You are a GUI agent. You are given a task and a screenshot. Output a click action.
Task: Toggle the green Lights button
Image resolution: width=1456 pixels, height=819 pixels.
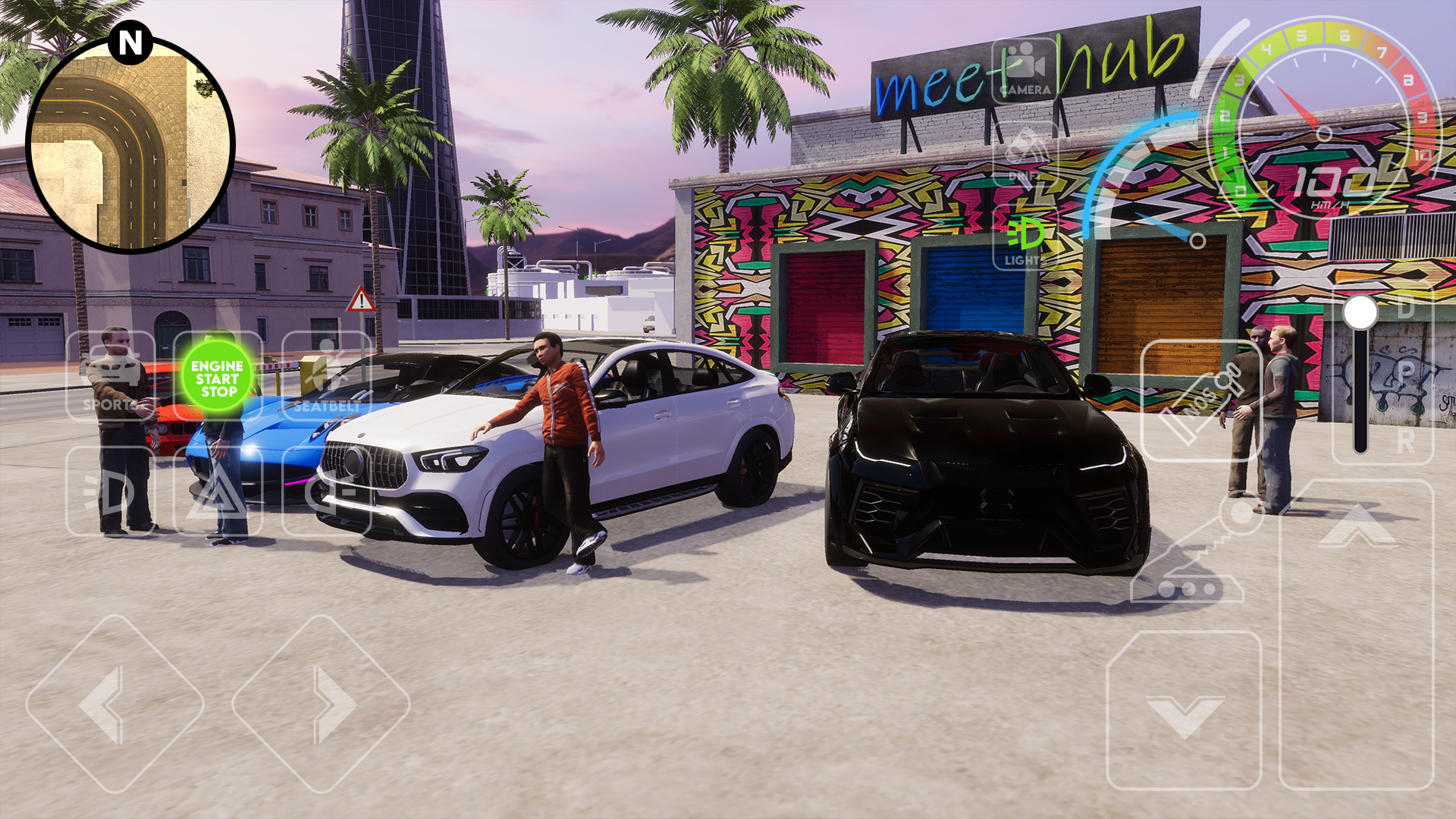click(x=1025, y=238)
